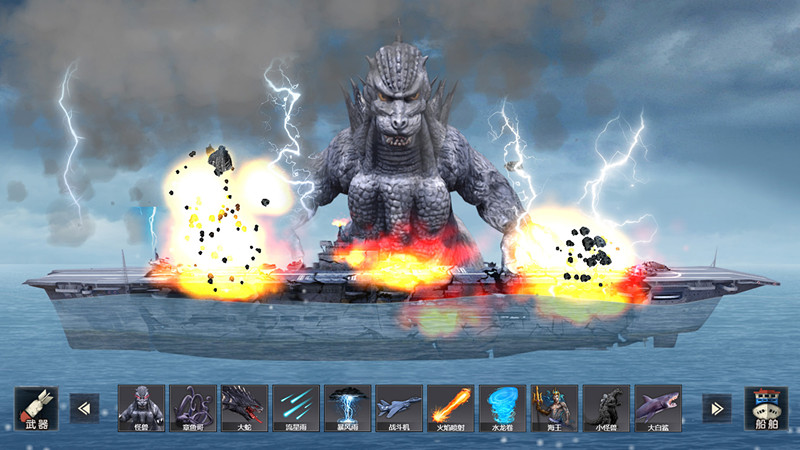Select the 战斗机 fighter jet
This screenshot has height=450, width=800.
[x=399, y=408]
